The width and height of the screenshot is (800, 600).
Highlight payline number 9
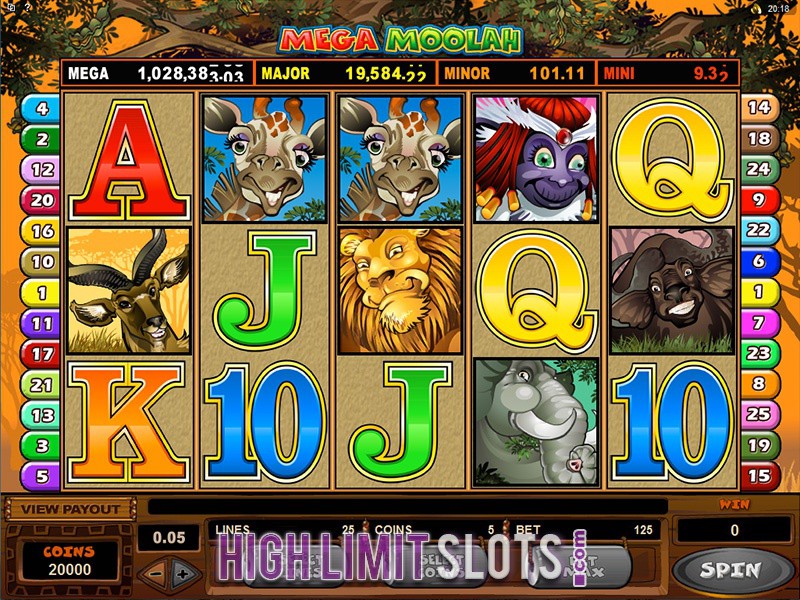[x=759, y=200]
